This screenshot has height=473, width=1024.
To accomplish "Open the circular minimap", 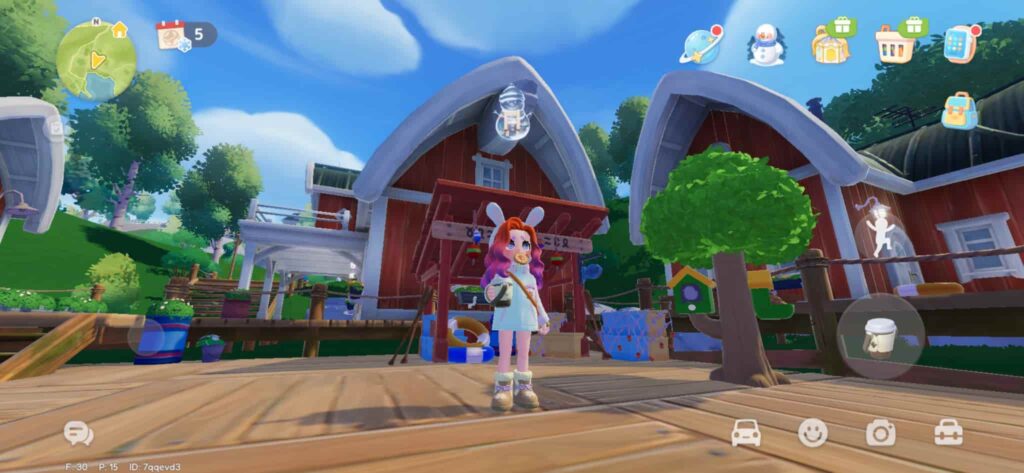I will [95, 61].
